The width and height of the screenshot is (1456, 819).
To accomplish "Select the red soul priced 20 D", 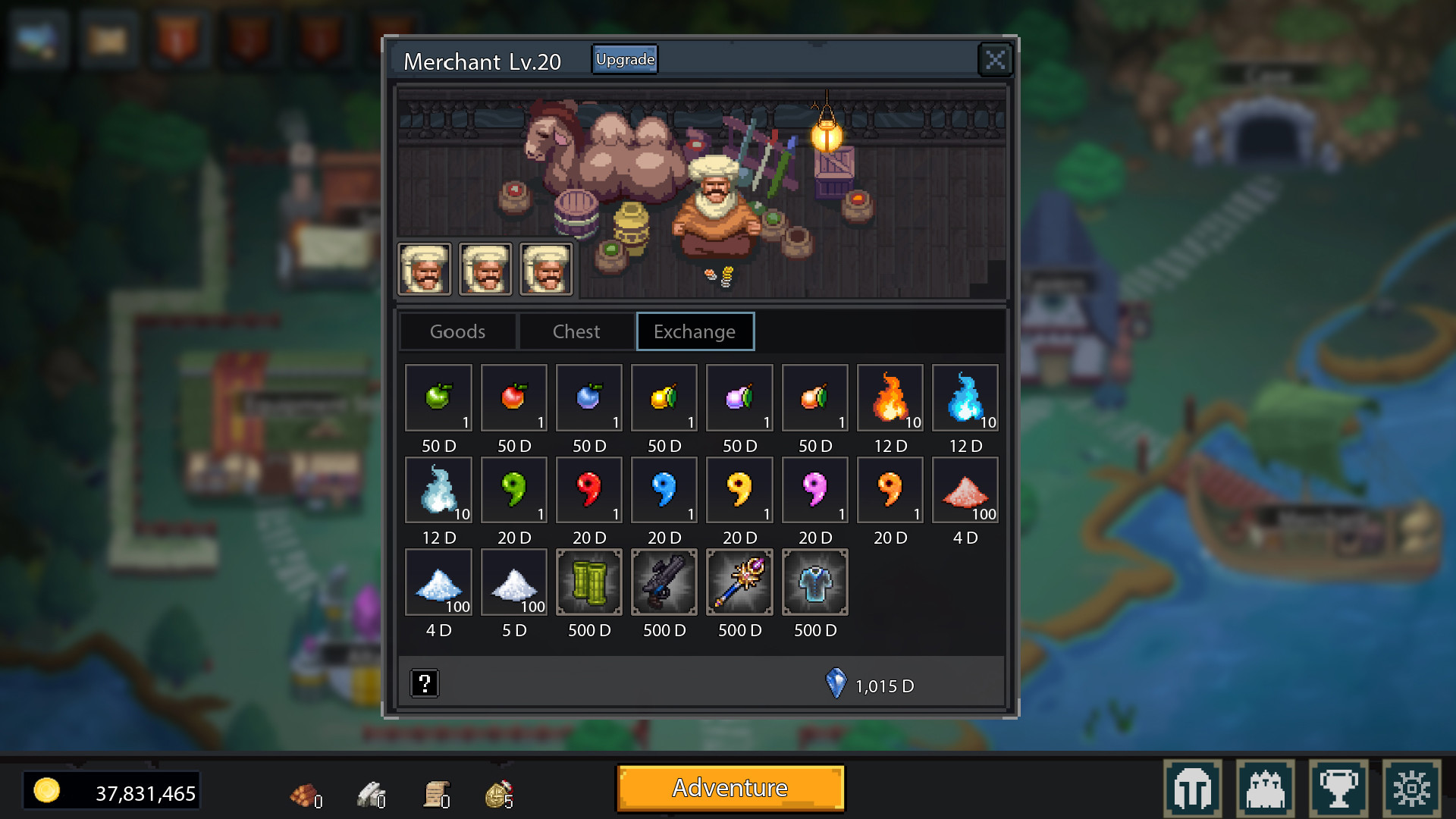I will pos(589,491).
